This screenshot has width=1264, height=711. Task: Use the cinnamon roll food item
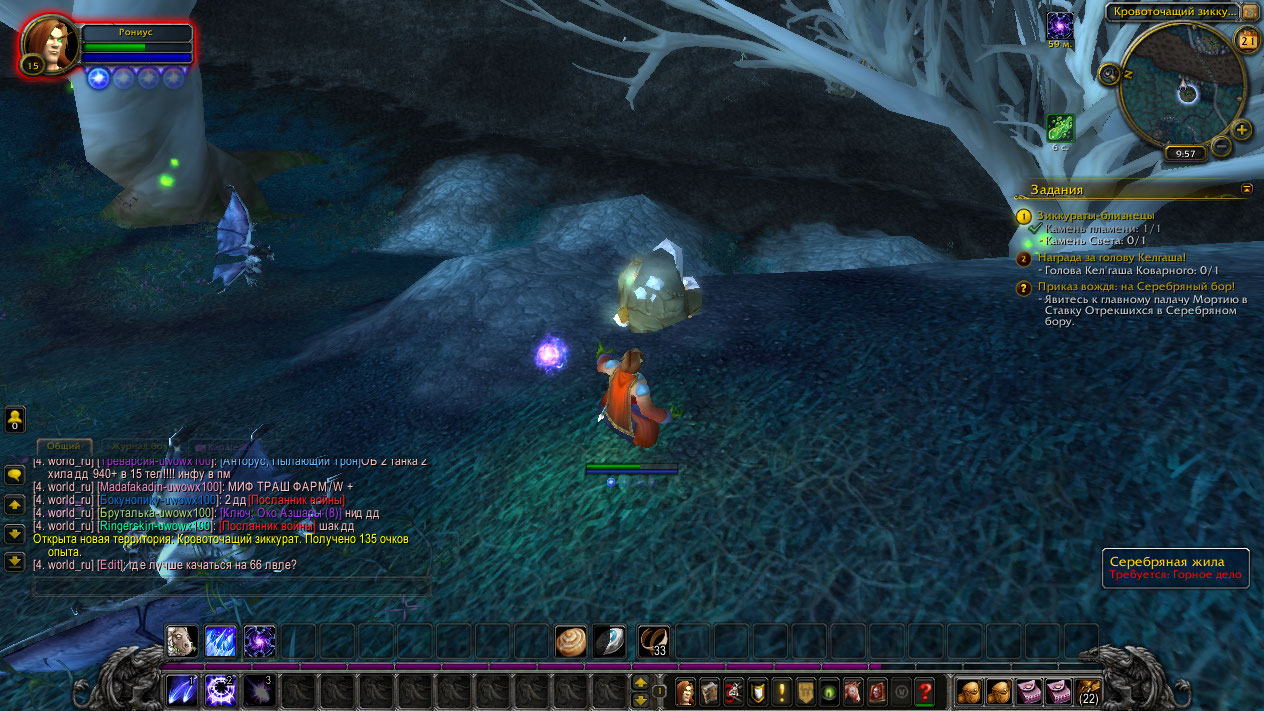click(x=571, y=641)
